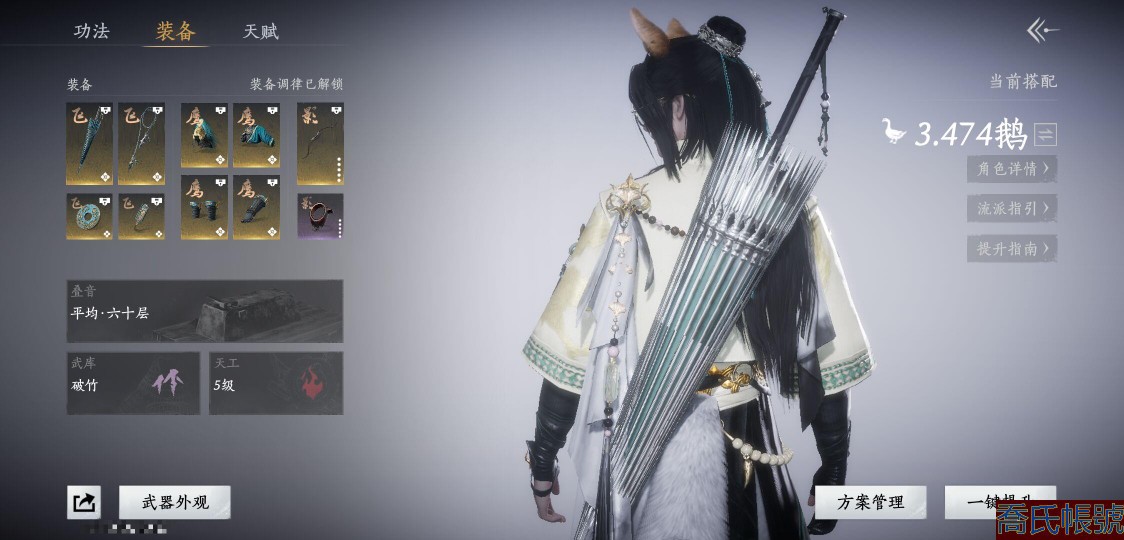
Task: Click the 武器外观 button
Action: tap(175, 502)
